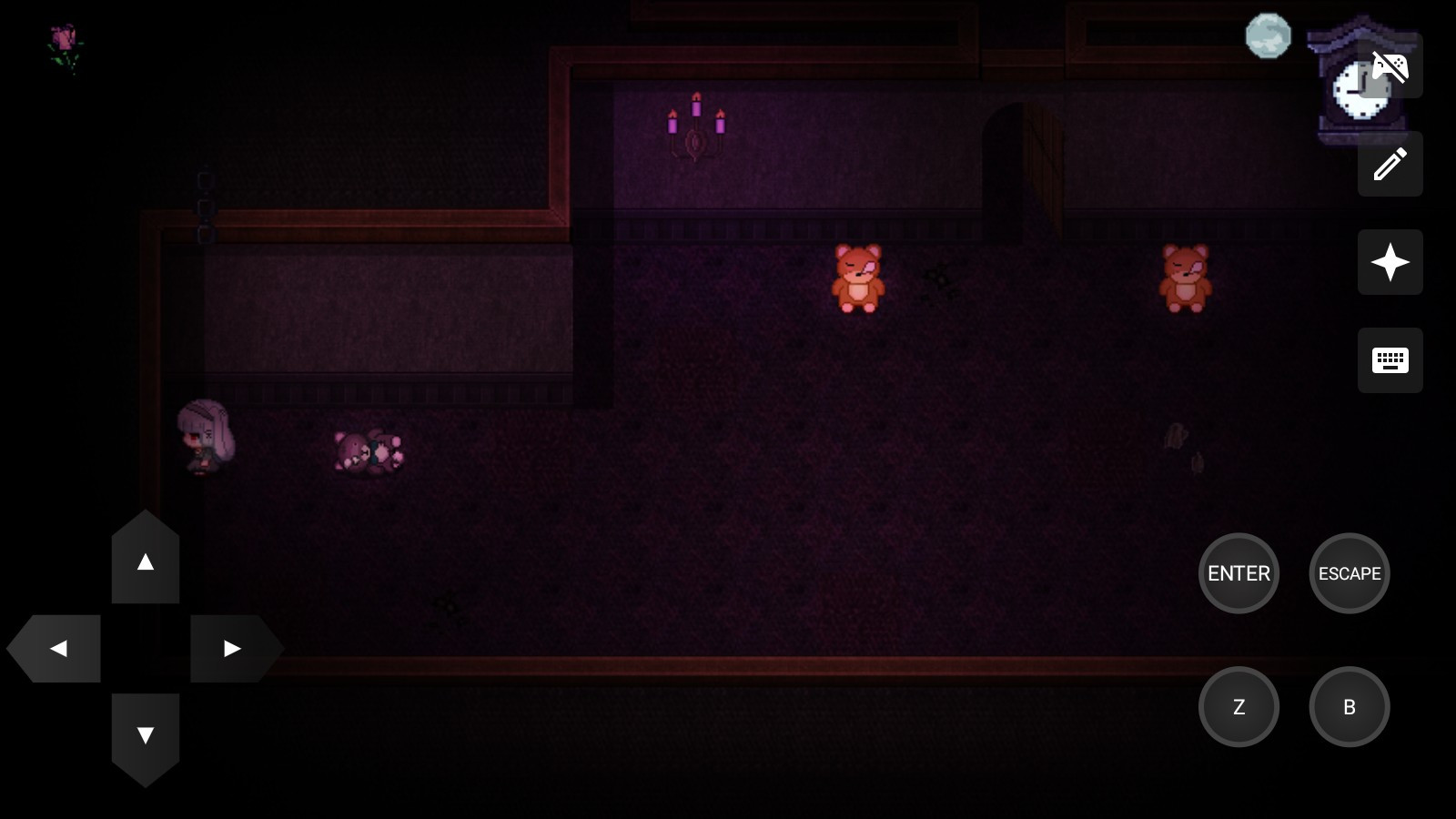Tap the round Z button
This screenshot has height=819, width=1456.
1239,707
